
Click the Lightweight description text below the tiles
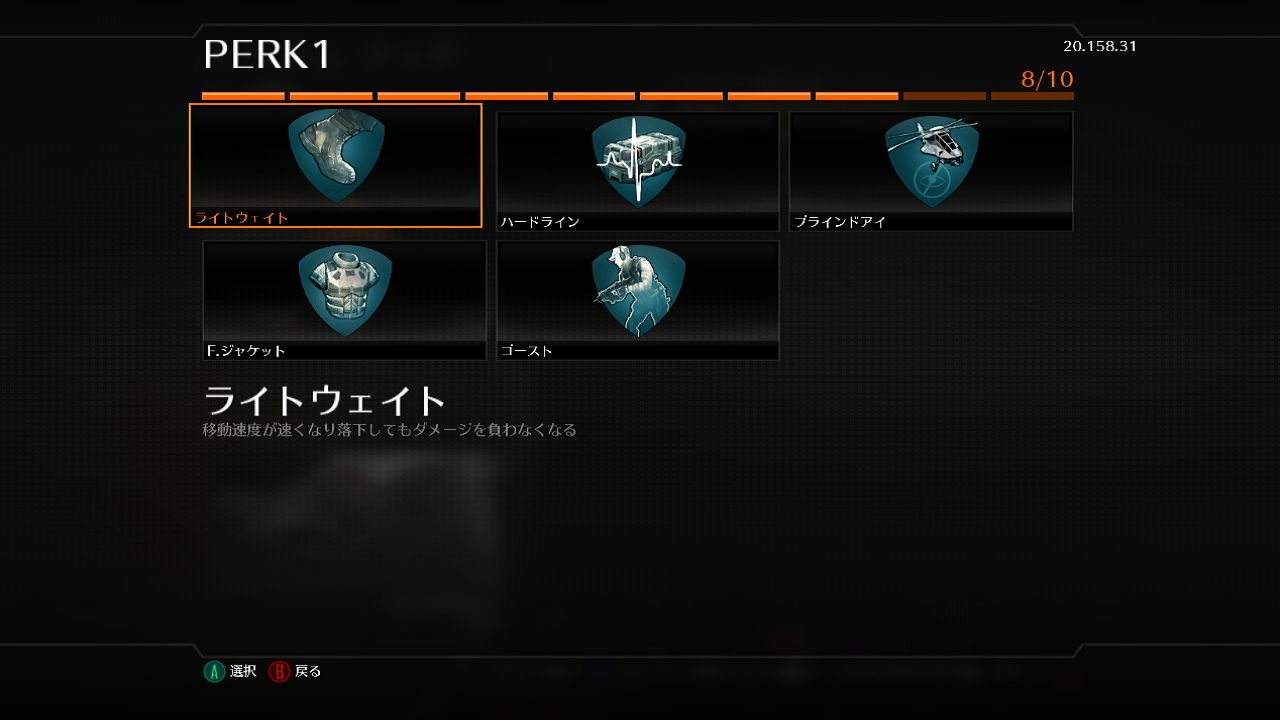pyautogui.click(x=390, y=429)
